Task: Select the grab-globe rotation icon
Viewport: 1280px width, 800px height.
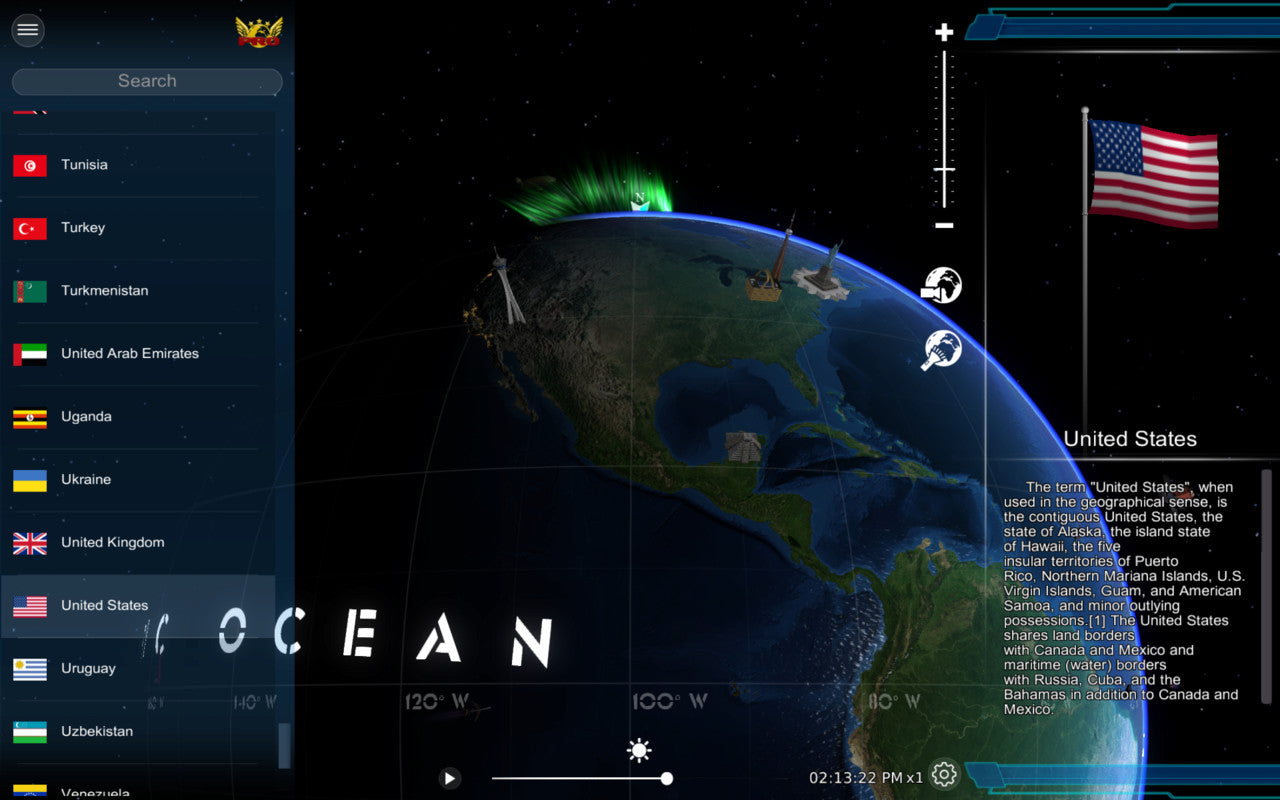Action: 941,350
